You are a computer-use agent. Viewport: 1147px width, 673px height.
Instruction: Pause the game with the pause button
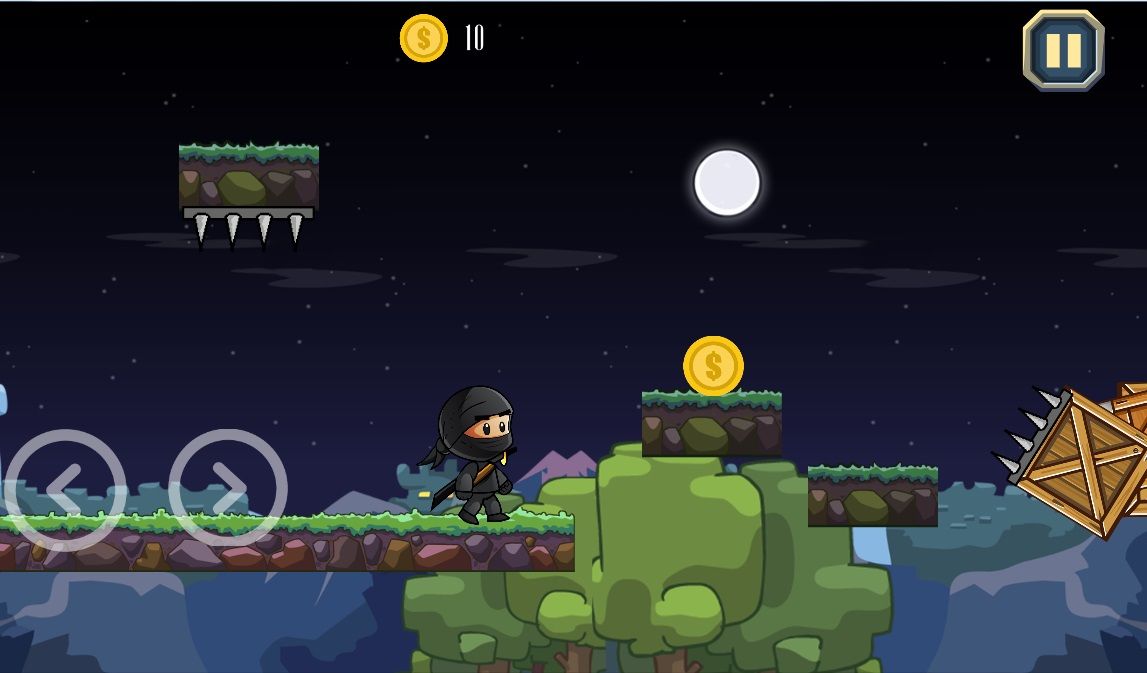point(1063,50)
